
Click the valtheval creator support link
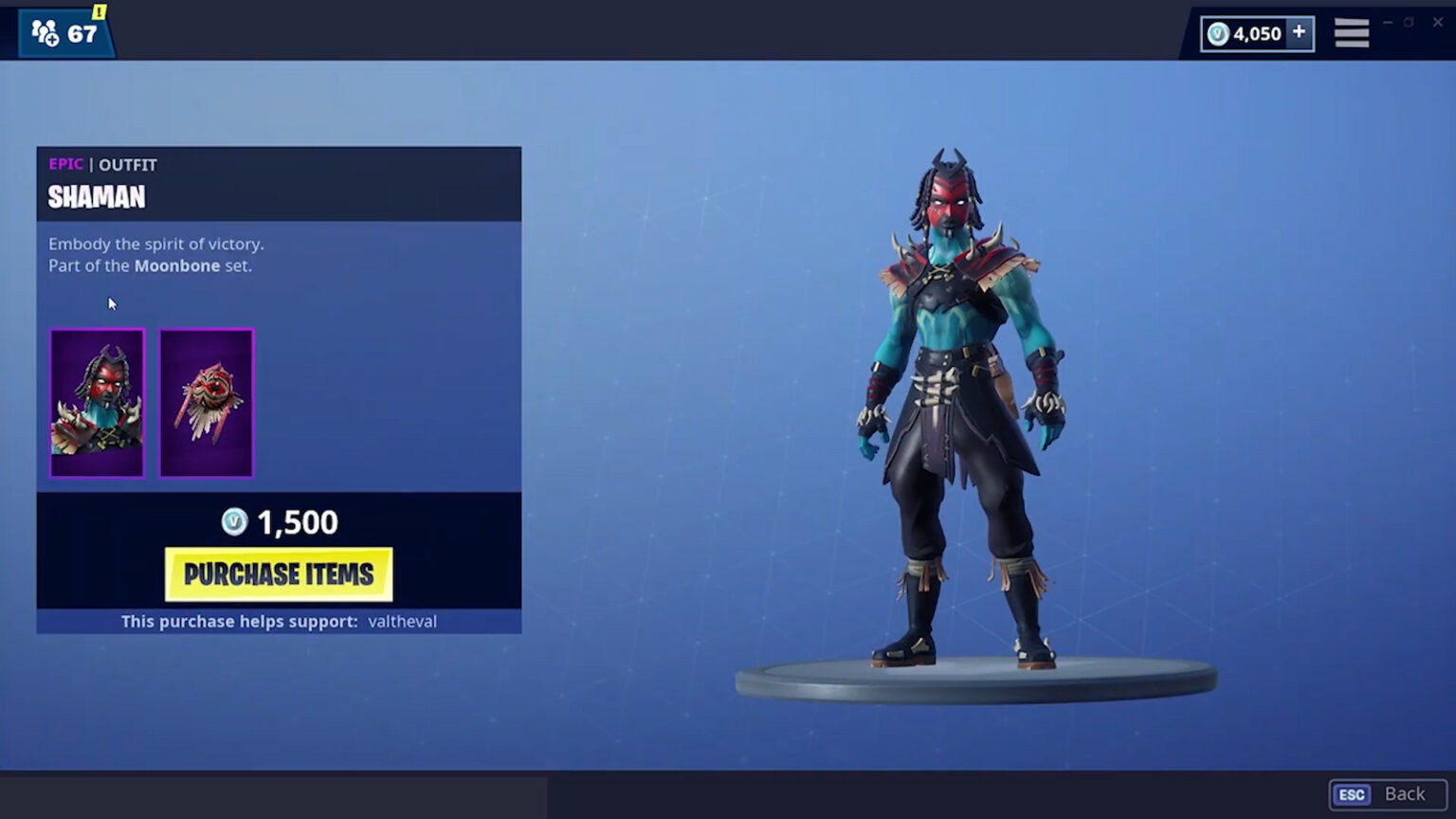pyautogui.click(x=401, y=621)
